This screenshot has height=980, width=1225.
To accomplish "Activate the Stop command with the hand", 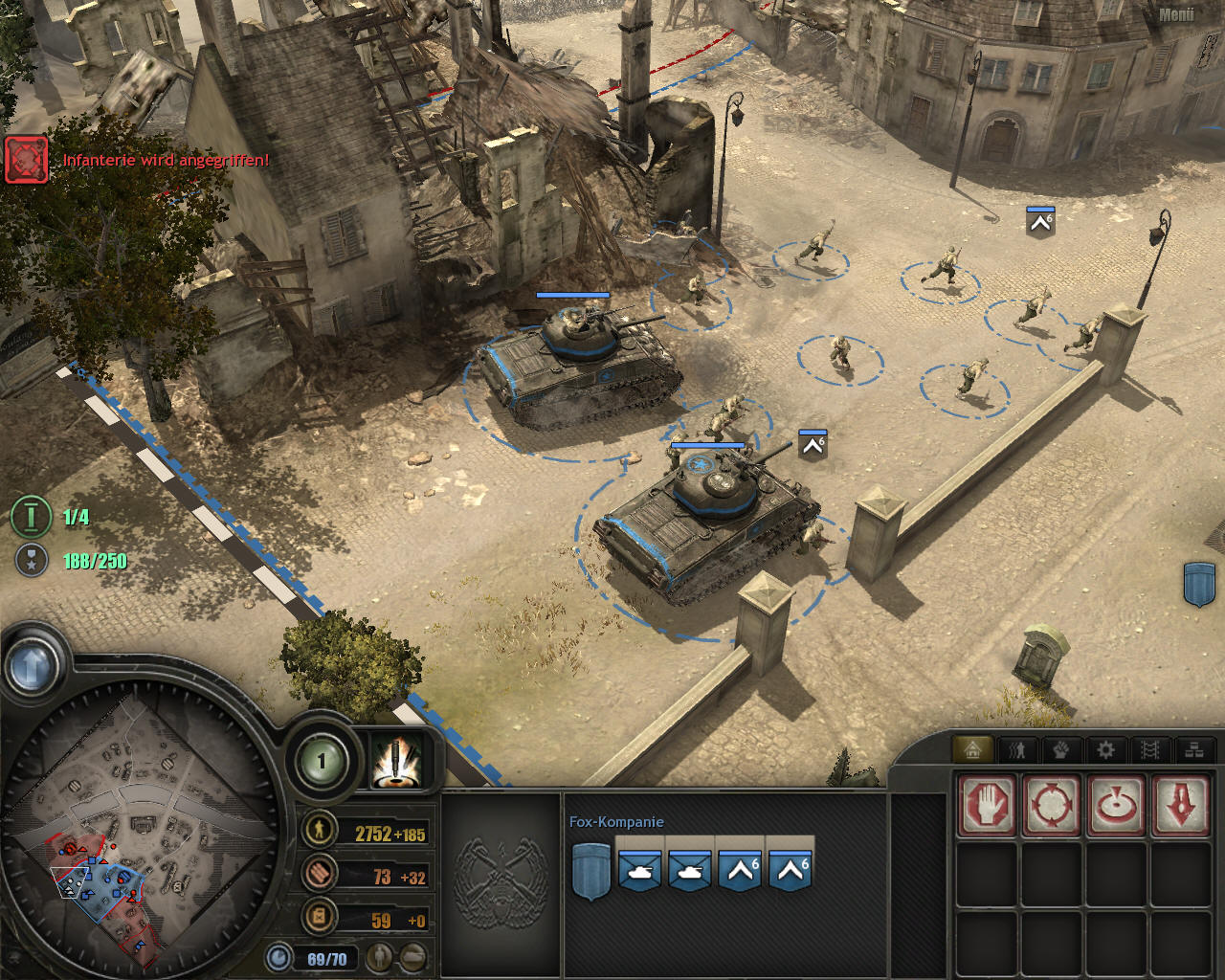I will tap(987, 805).
